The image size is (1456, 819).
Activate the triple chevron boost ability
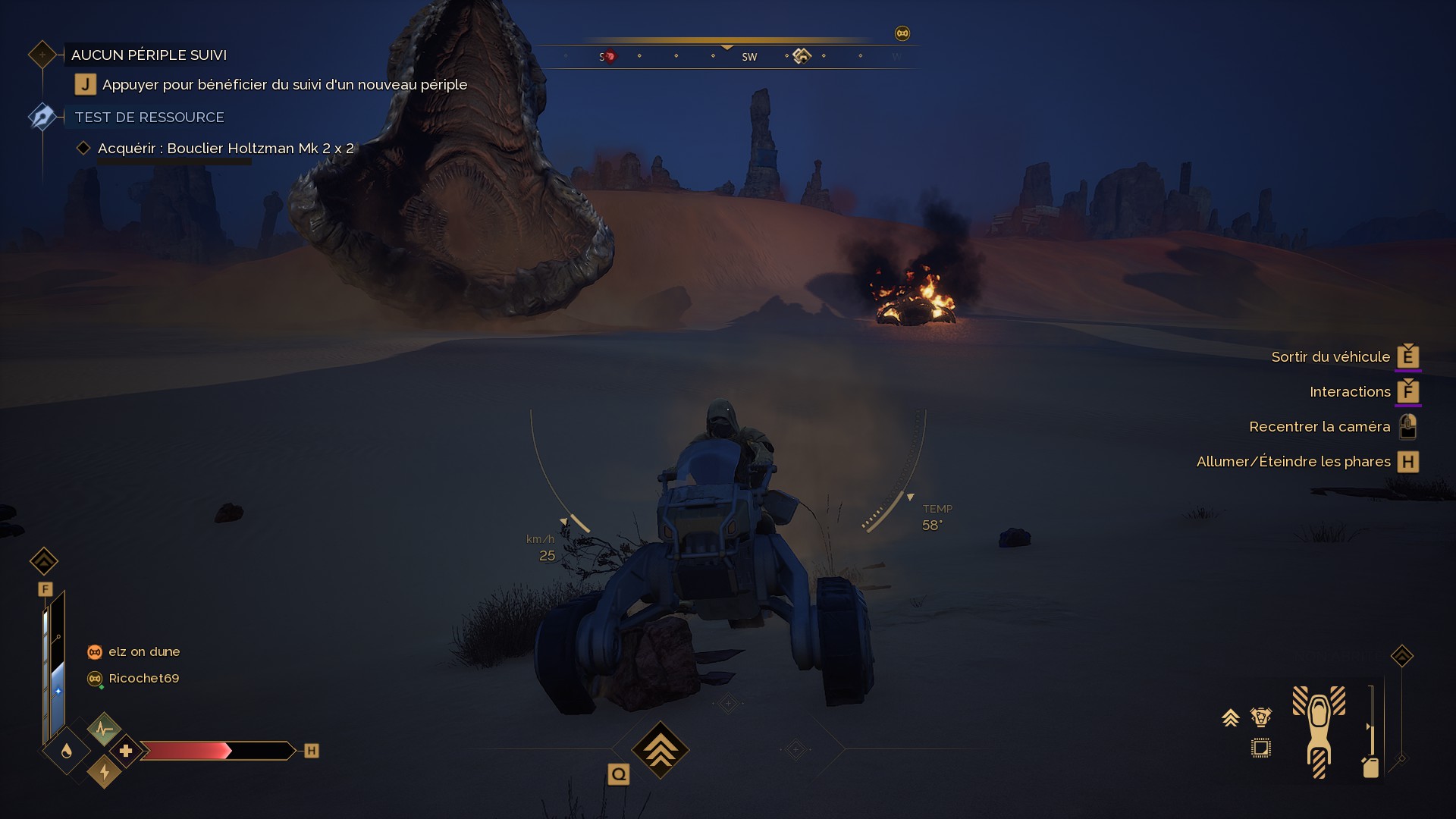pyautogui.click(x=660, y=750)
